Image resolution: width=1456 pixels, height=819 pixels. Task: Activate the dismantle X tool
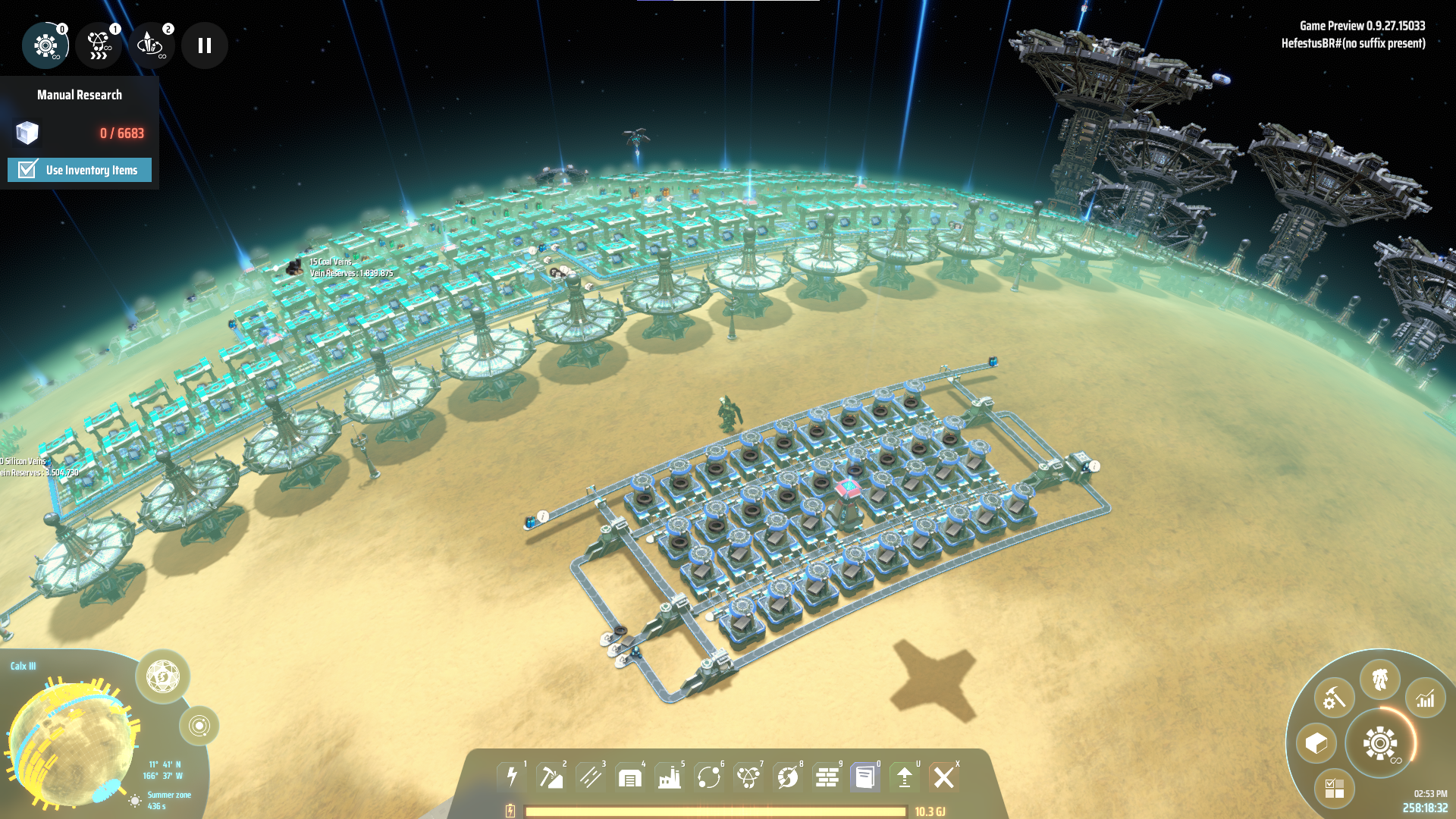[x=944, y=777]
